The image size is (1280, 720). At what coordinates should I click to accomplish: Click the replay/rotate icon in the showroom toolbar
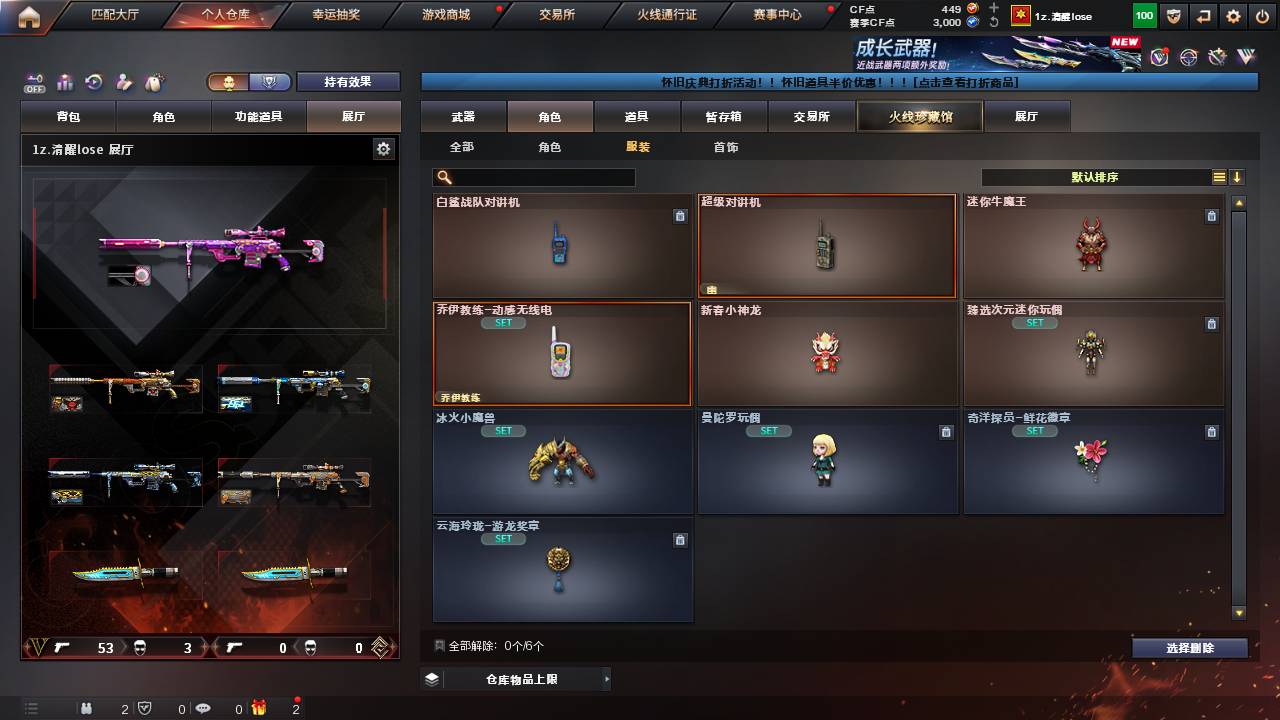pos(92,80)
